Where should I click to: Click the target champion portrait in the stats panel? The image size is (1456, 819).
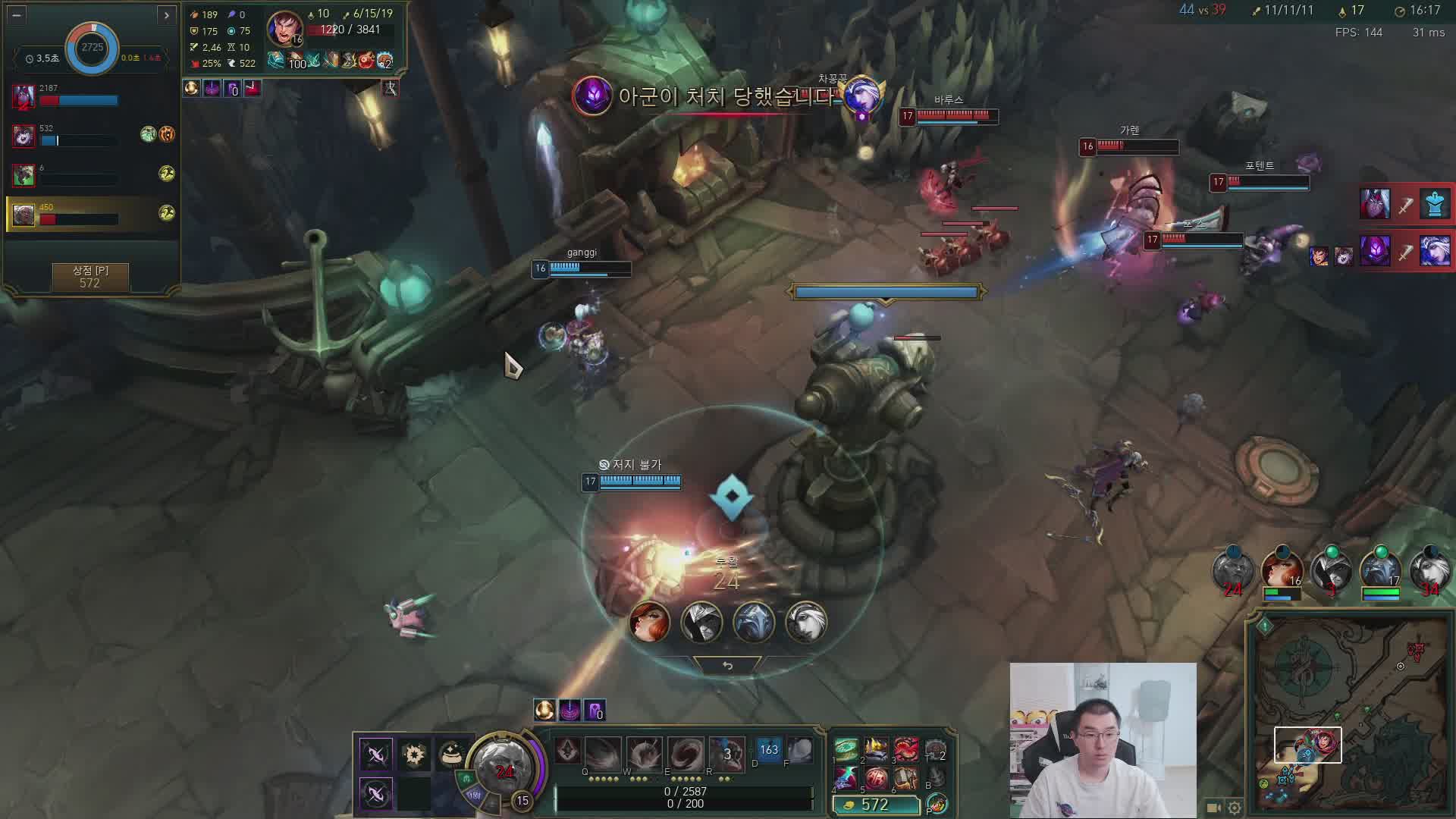284,29
